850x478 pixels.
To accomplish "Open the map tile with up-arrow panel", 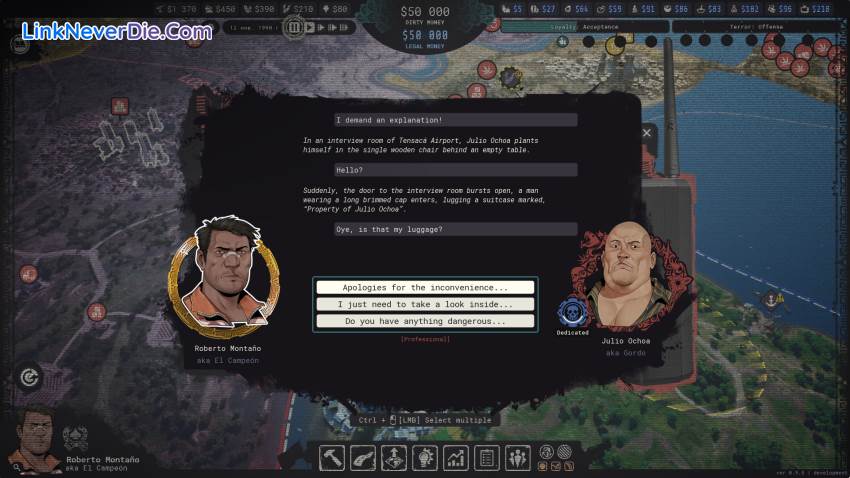I will pos(394,457).
